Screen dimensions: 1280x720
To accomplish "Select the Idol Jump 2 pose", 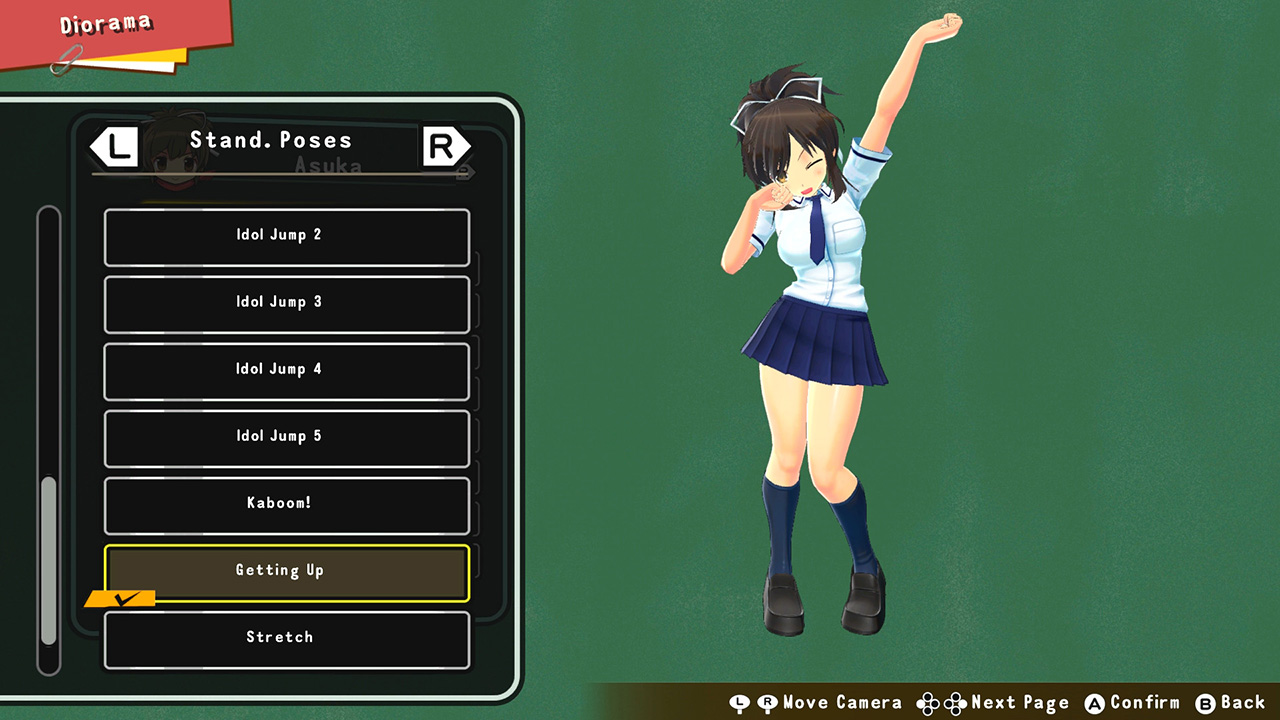I will pos(286,234).
